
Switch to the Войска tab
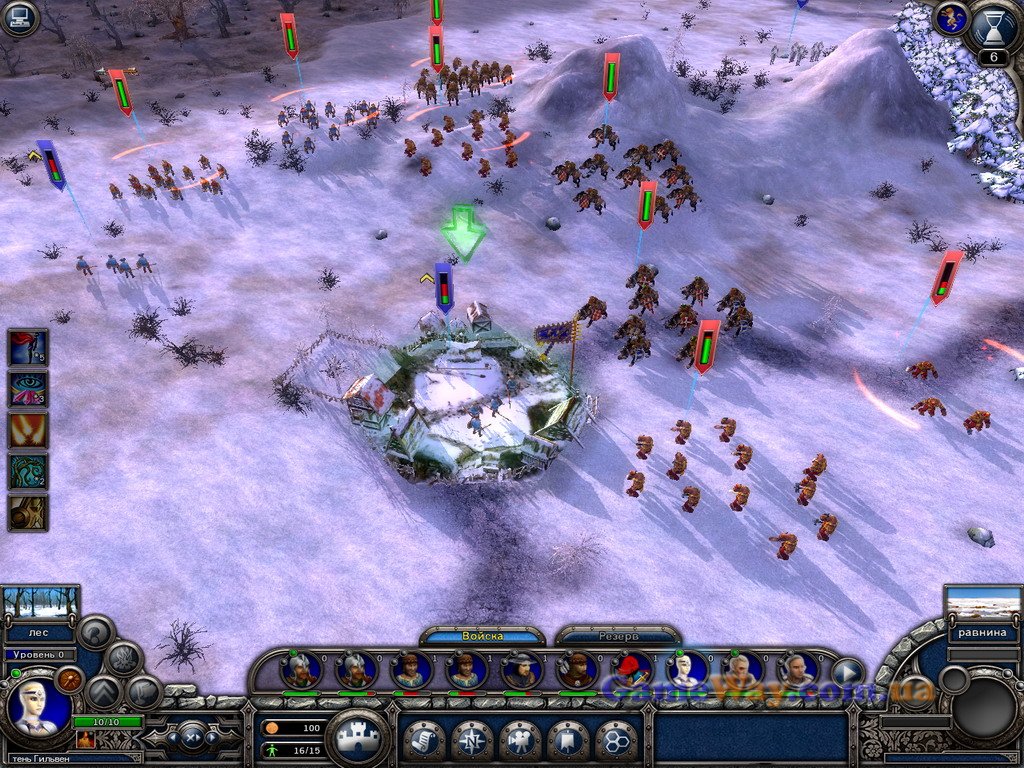coord(482,636)
